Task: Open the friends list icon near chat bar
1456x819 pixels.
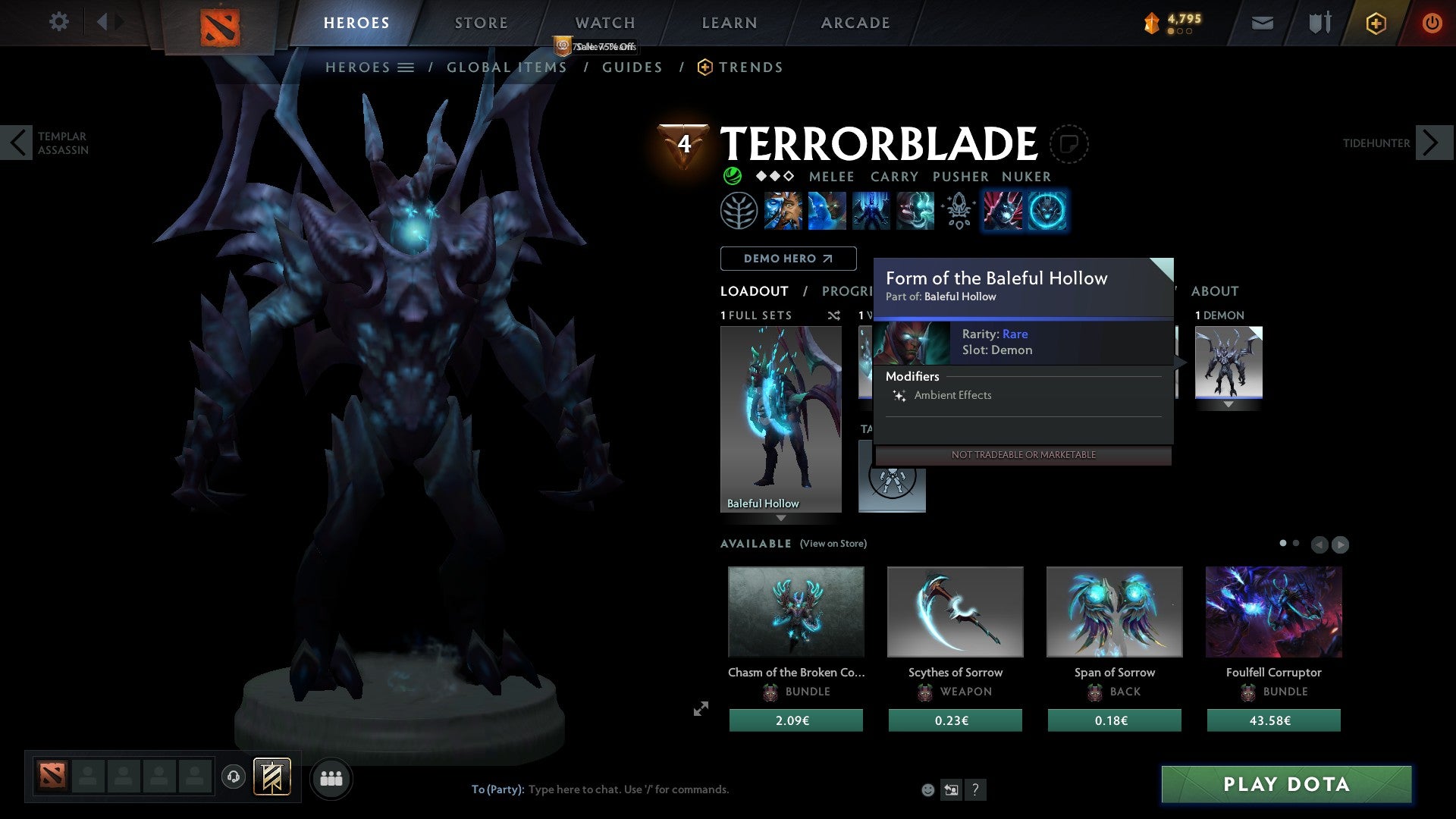Action: tap(331, 778)
